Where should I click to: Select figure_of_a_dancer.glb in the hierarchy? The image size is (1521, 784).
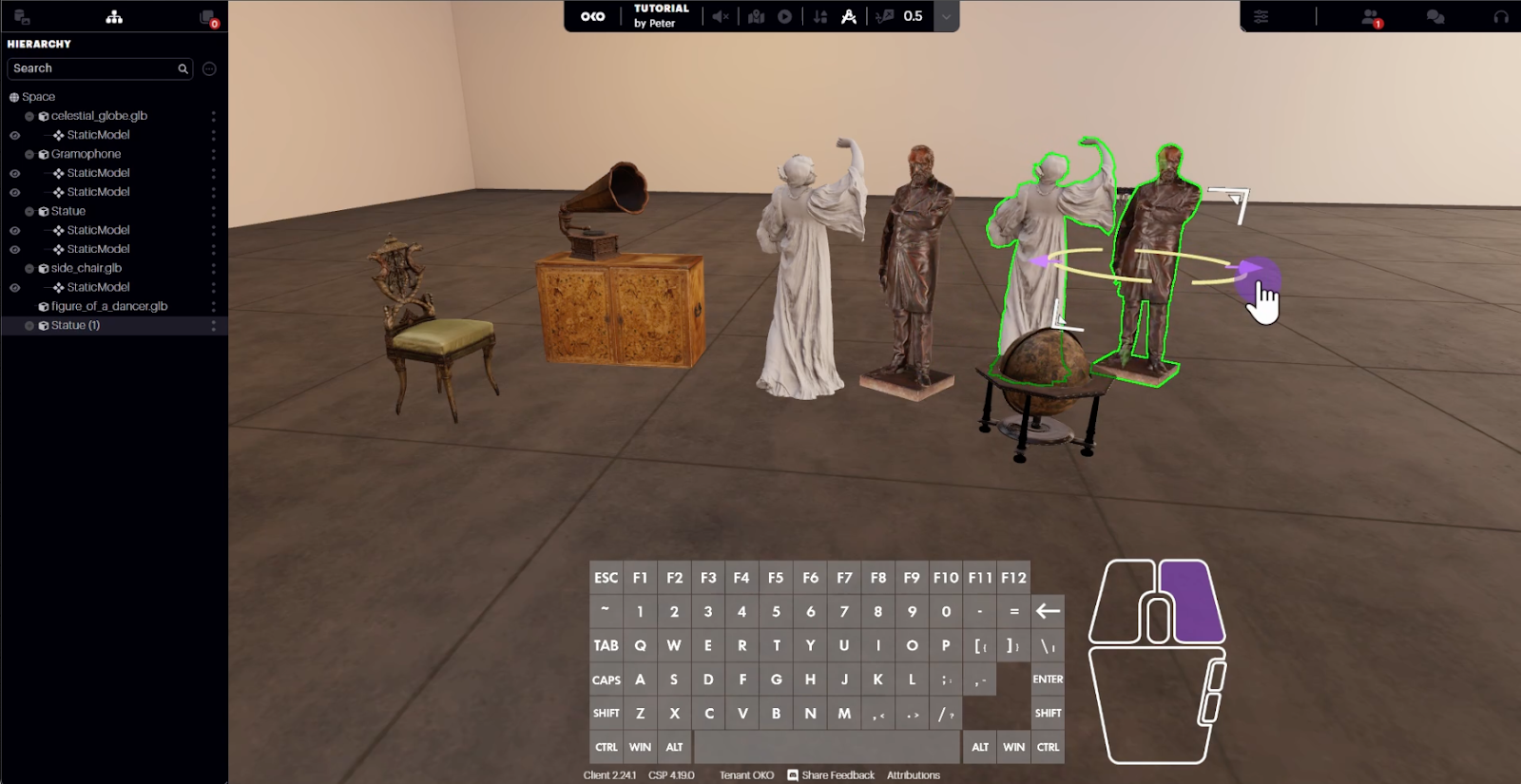click(x=108, y=306)
